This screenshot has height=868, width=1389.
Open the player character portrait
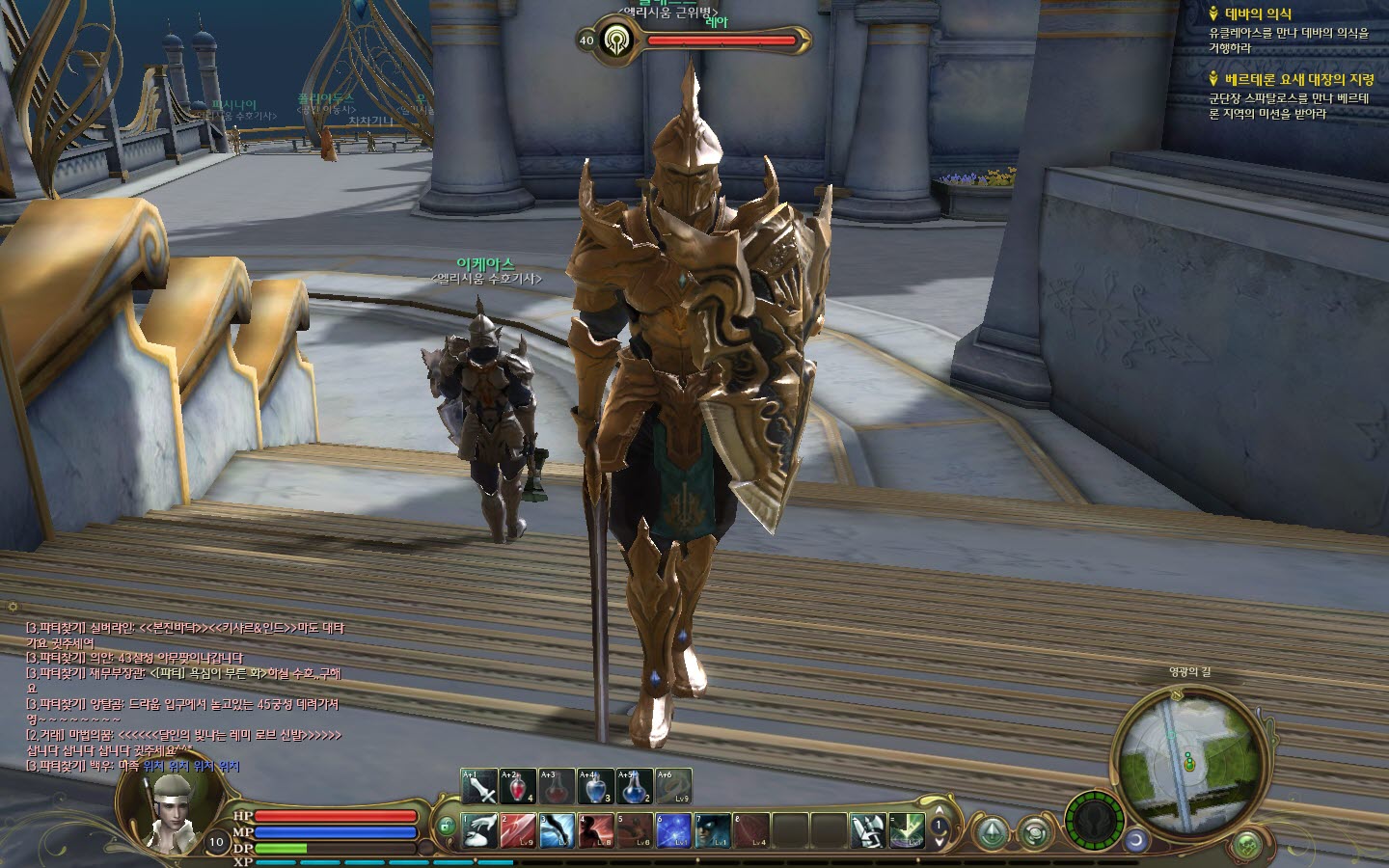(174, 810)
